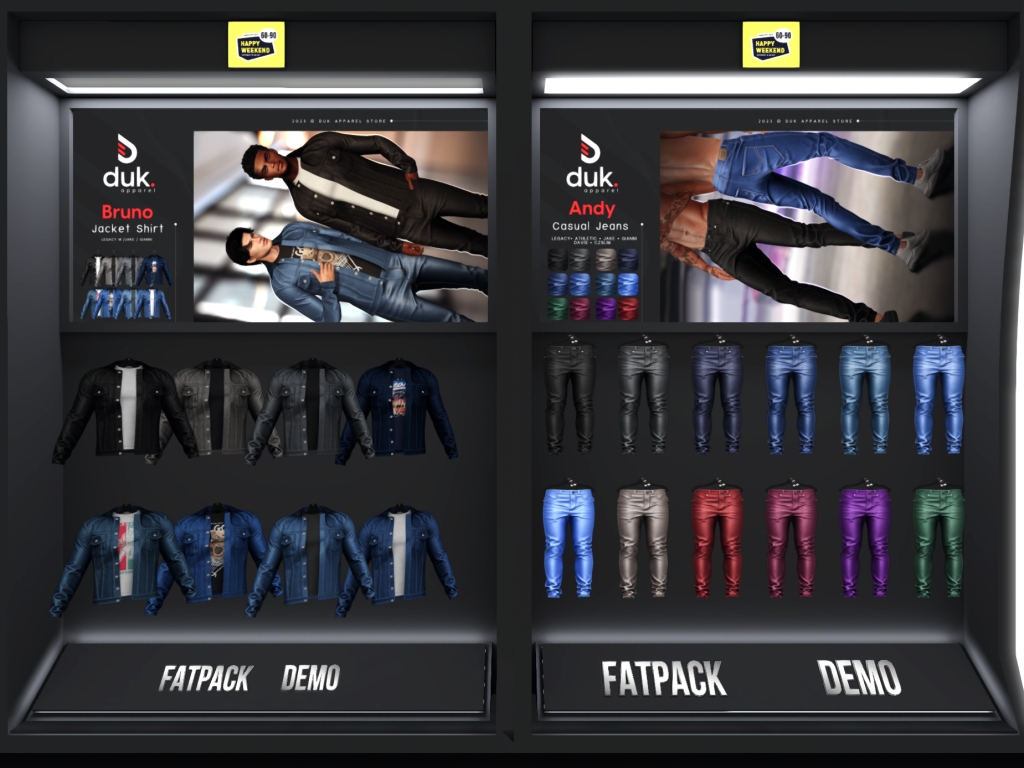
Task: Choose the red Andy jeans
Action: pyautogui.click(x=717, y=541)
